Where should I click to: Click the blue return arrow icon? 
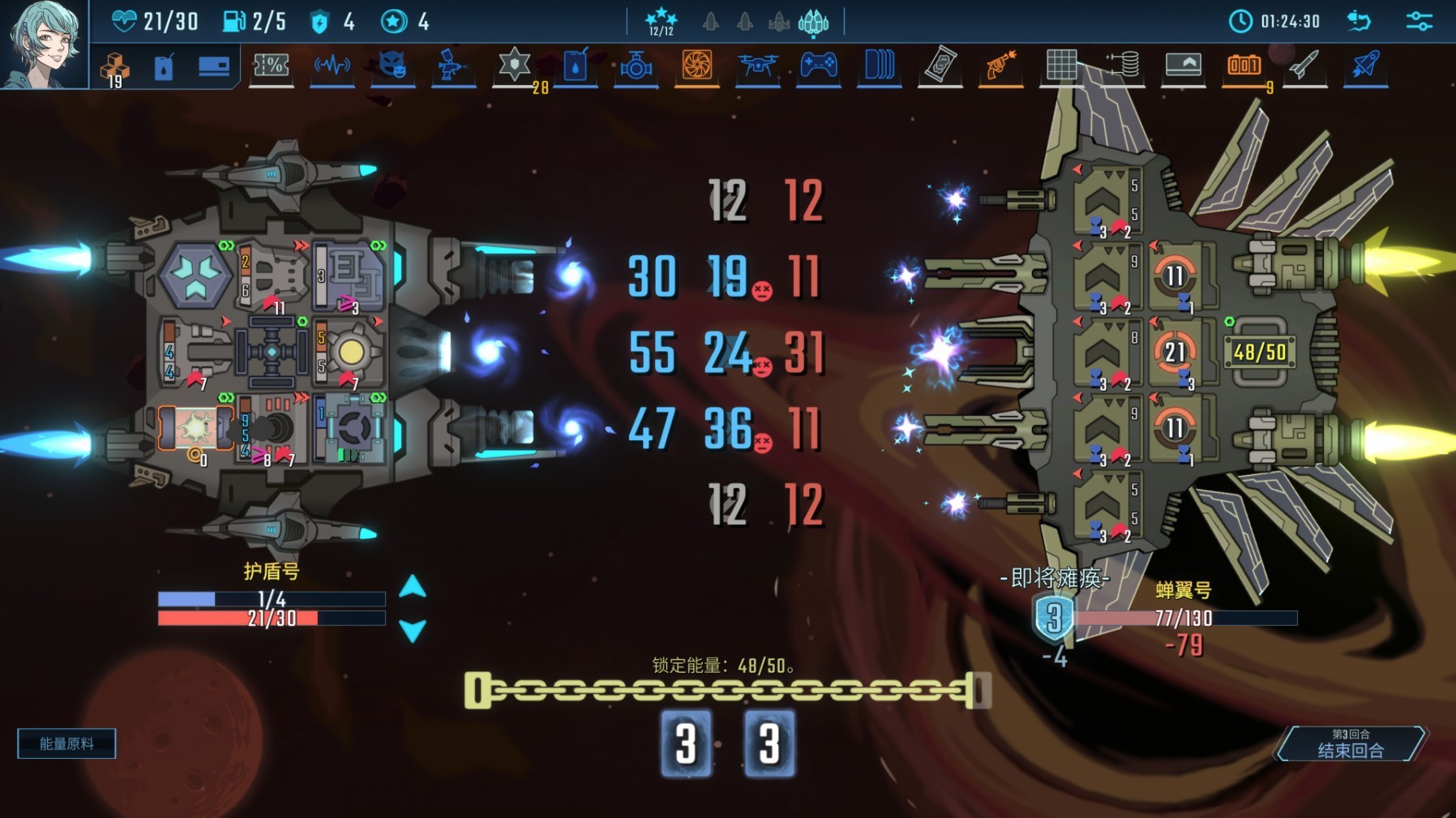tap(1360, 21)
